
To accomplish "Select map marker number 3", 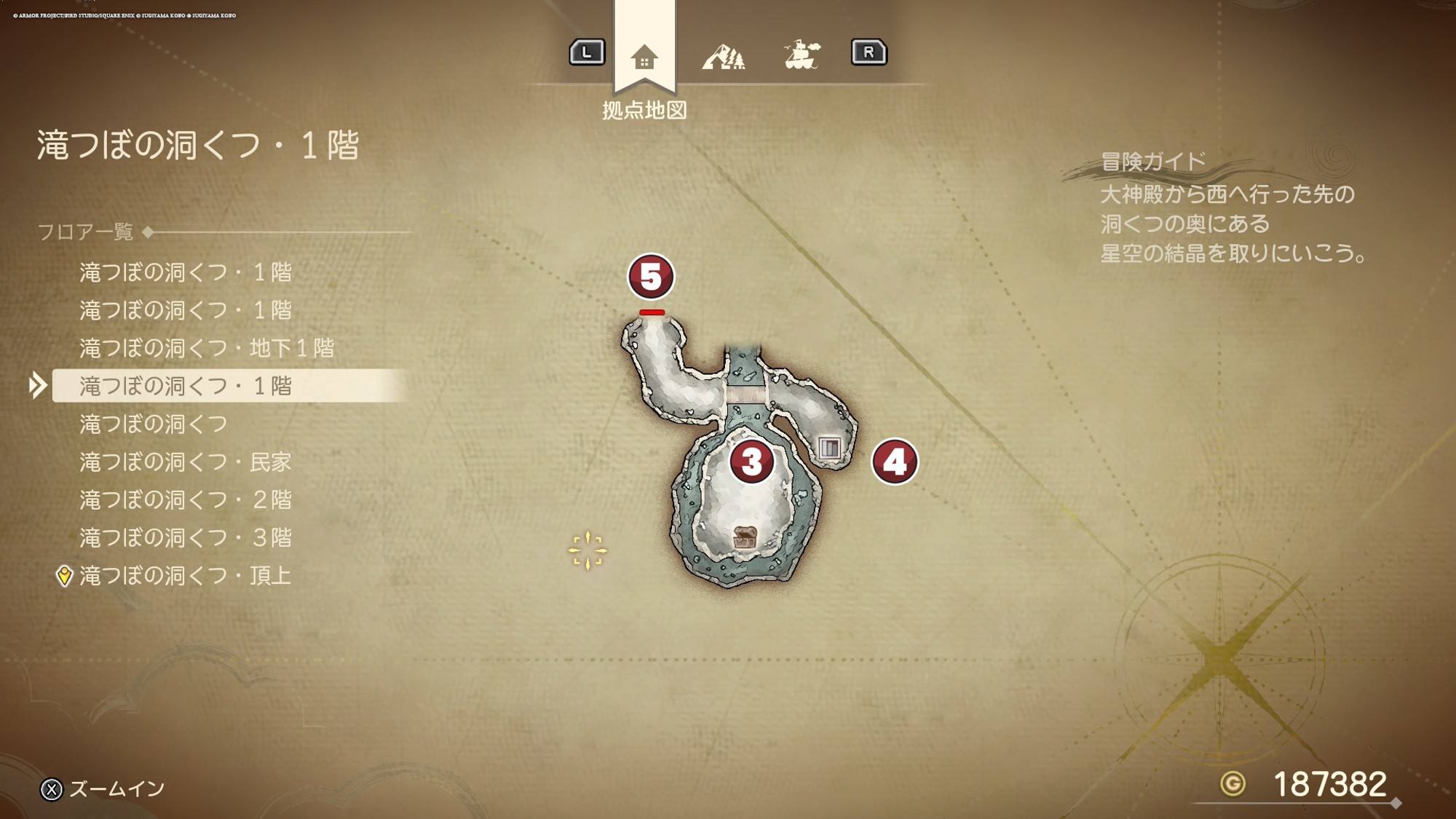I will click(x=751, y=462).
